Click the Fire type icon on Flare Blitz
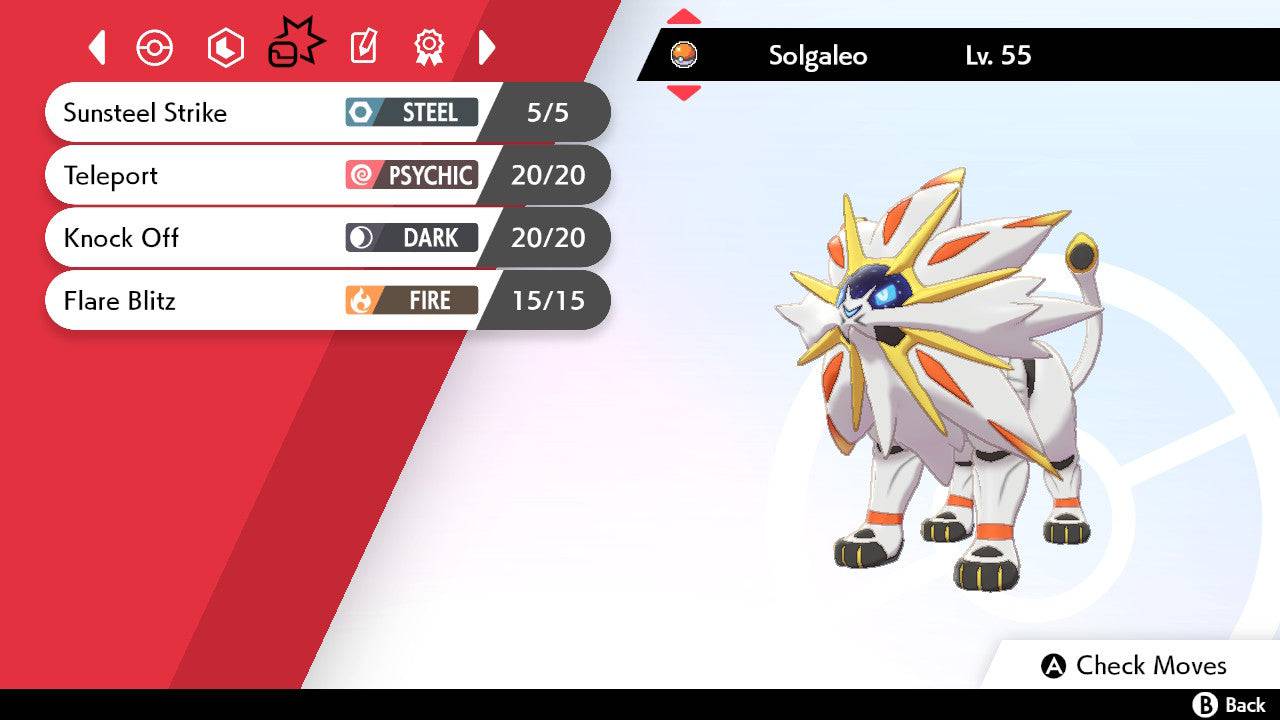This screenshot has width=1280, height=720. 360,300
